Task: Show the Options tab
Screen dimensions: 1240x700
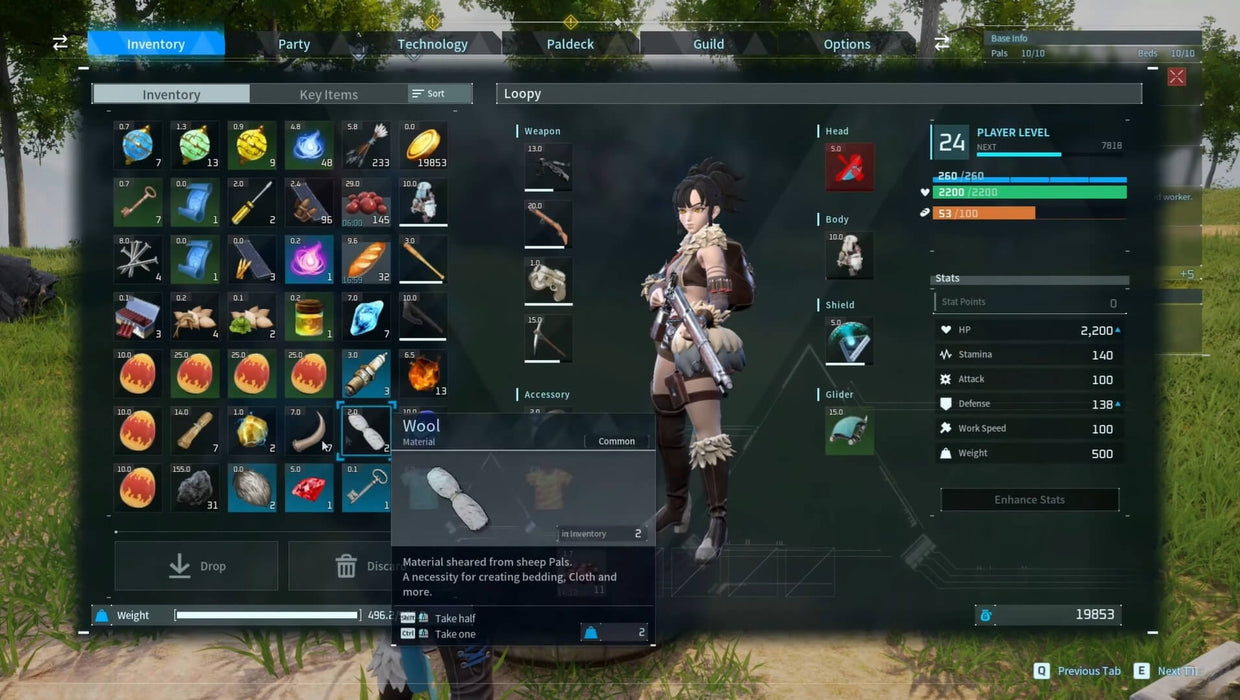Action: click(846, 44)
